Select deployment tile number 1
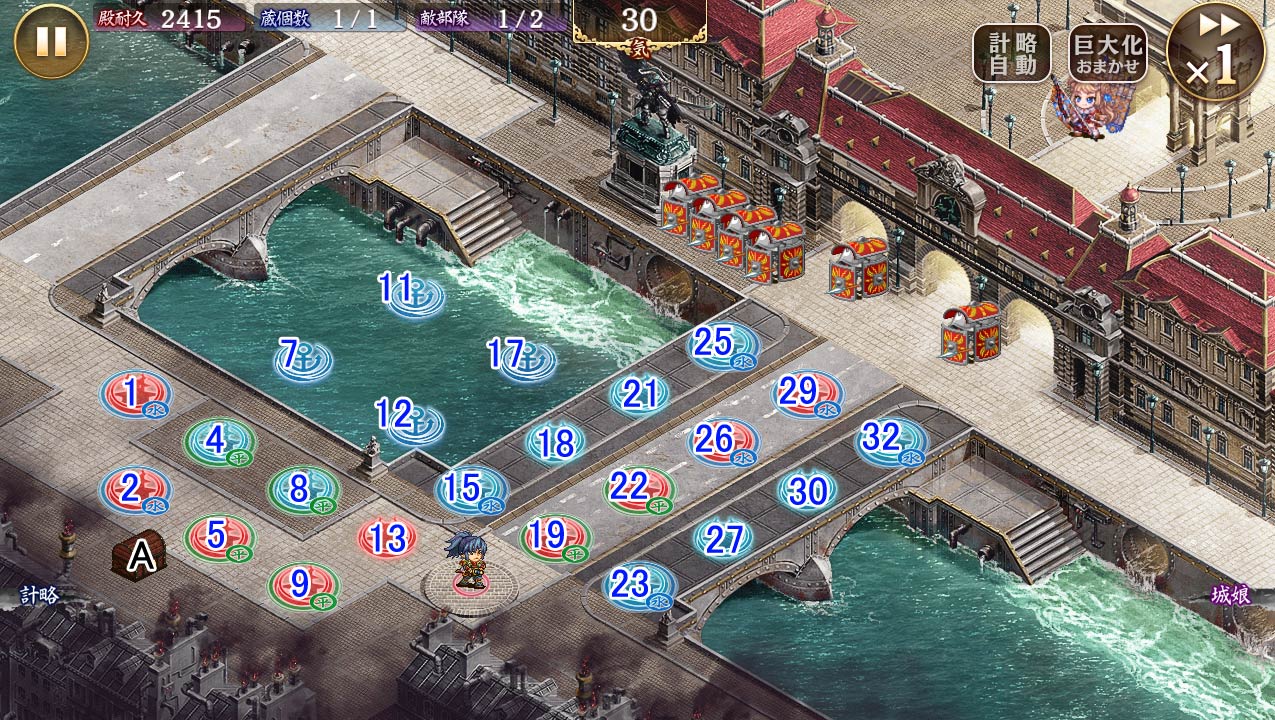Screen dimensions: 1275x720 point(135,395)
